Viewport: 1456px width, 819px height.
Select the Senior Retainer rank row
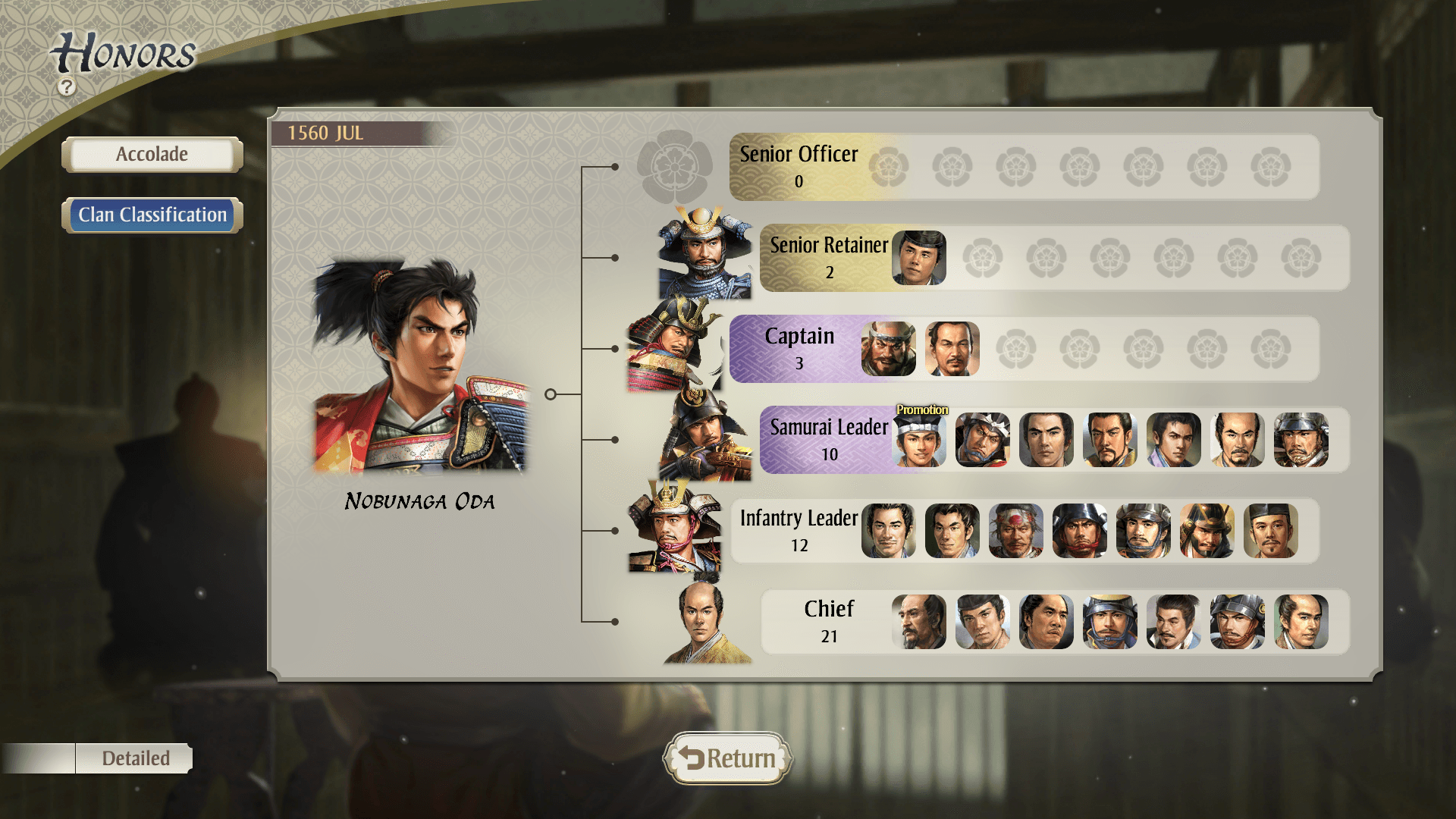[x=828, y=257]
